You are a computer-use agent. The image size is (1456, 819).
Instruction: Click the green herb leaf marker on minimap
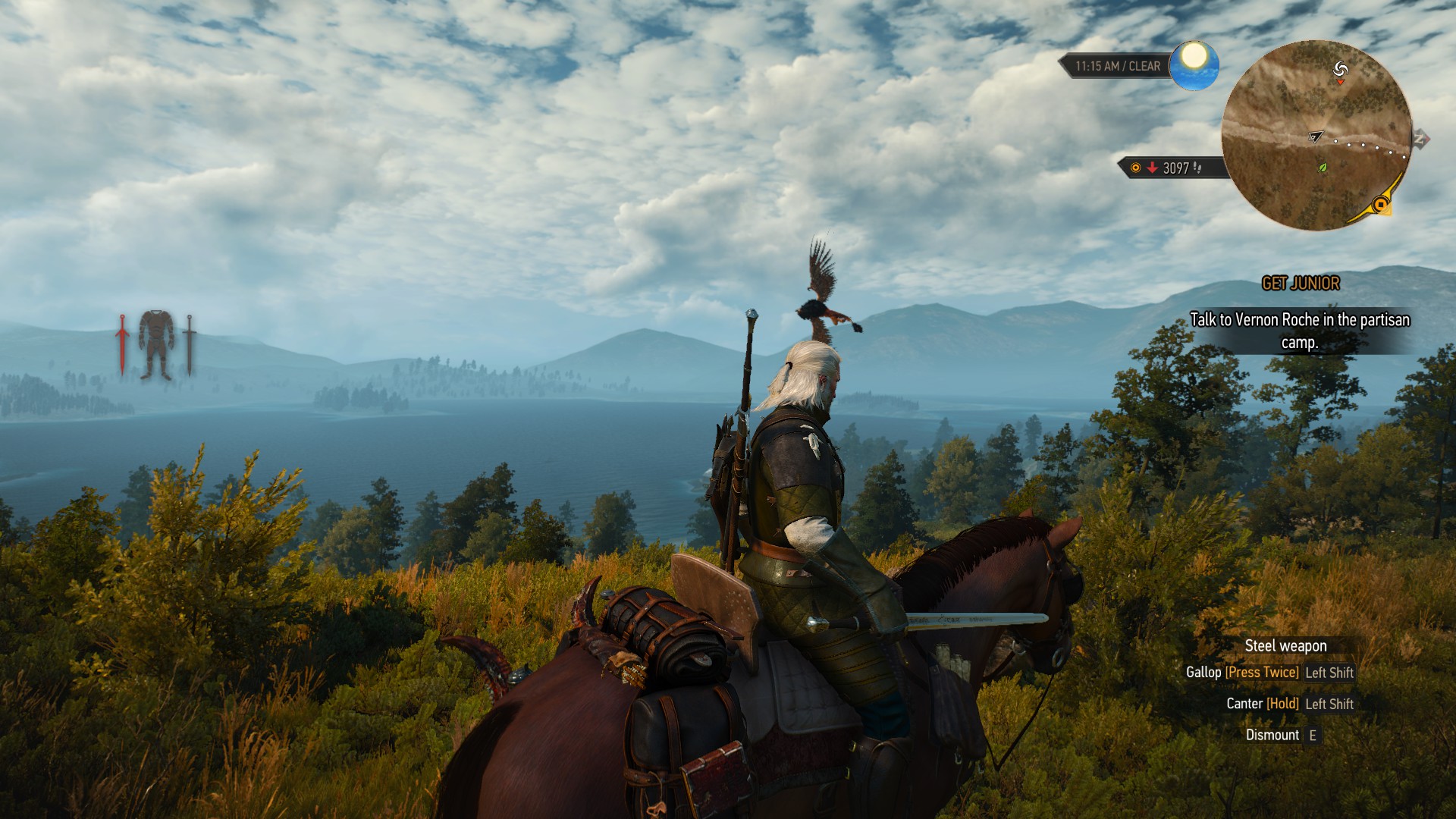click(1323, 168)
